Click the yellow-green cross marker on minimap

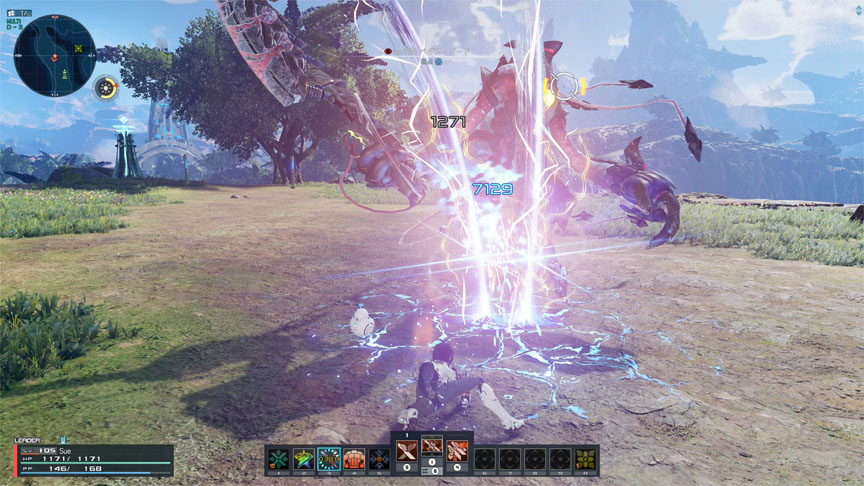(x=78, y=47)
